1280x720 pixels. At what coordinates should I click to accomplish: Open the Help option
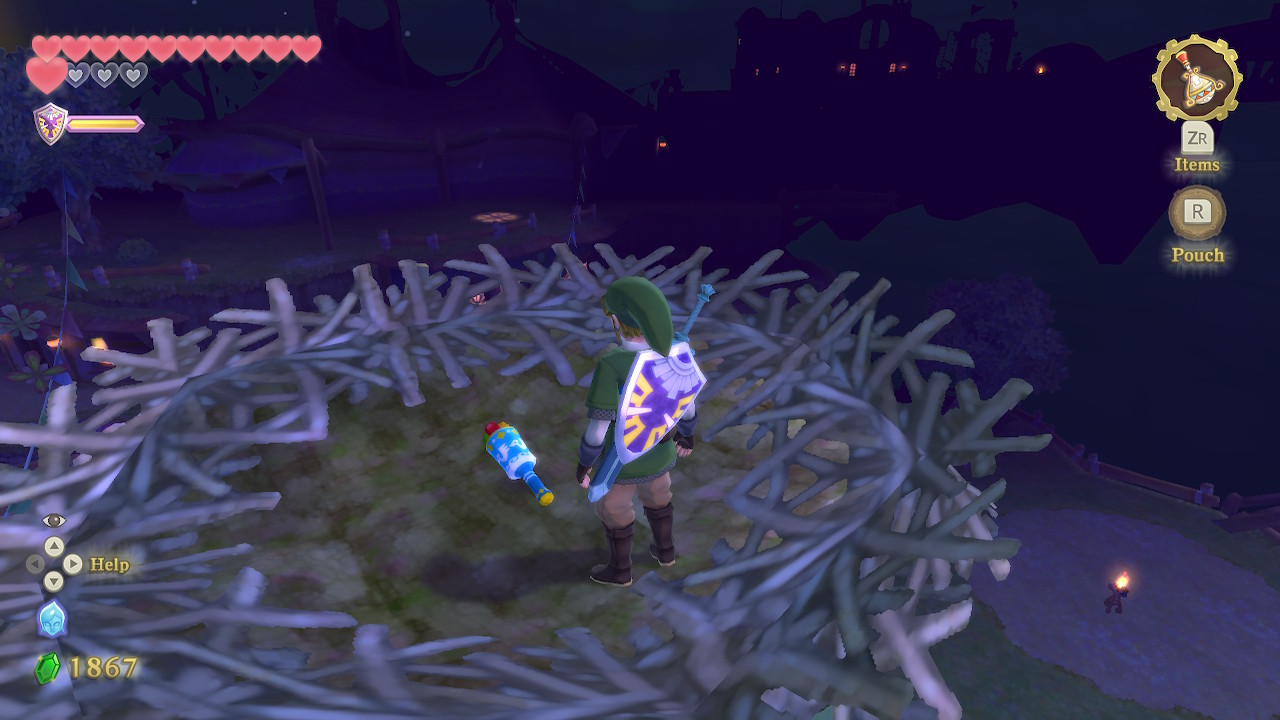point(109,565)
